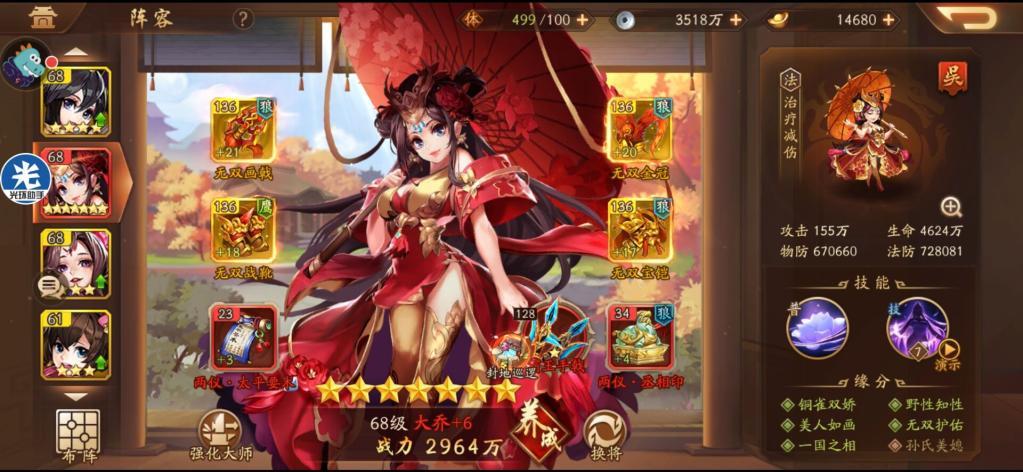
Task: Add silver coins with plus button
Action: [x=736, y=20]
